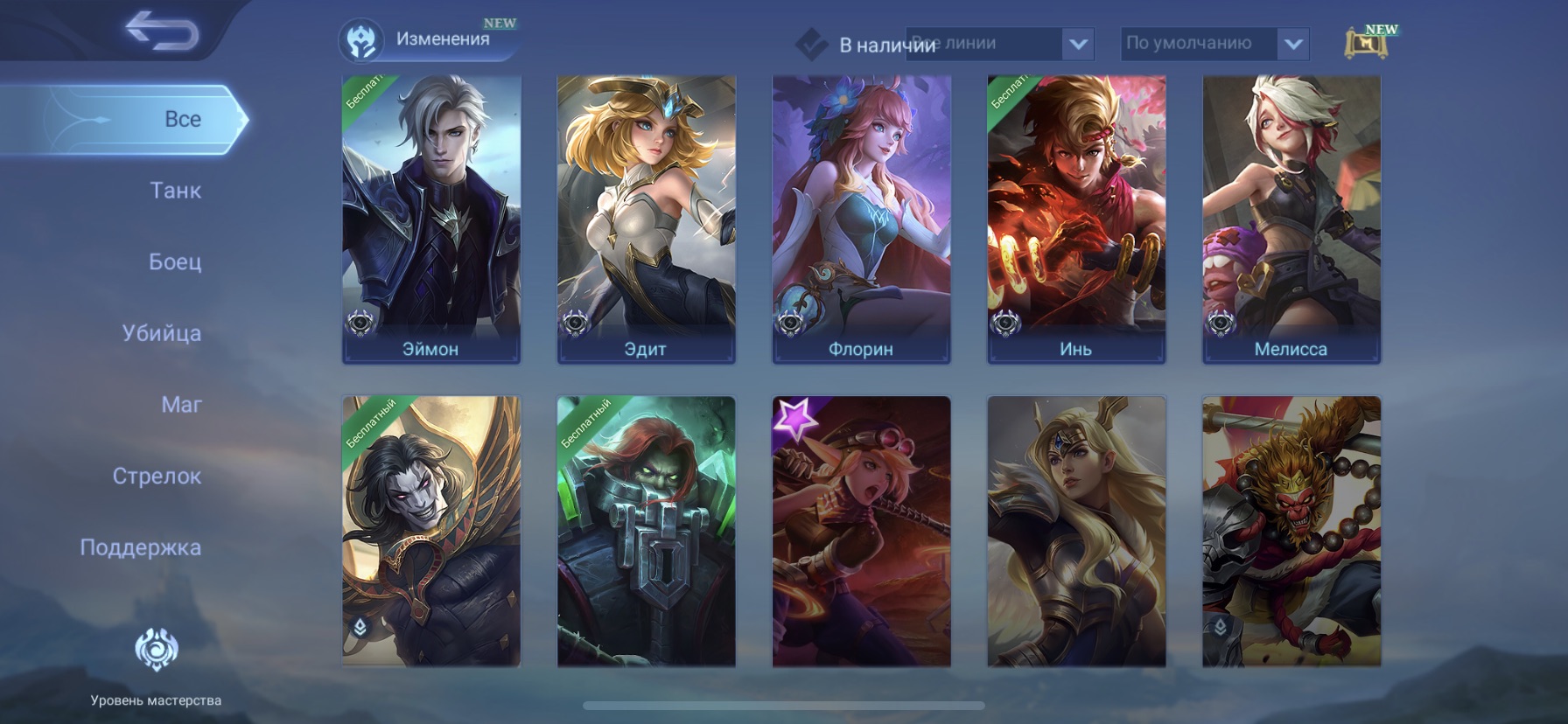
Task: Expand the lanes filter dropdown
Action: click(1077, 44)
